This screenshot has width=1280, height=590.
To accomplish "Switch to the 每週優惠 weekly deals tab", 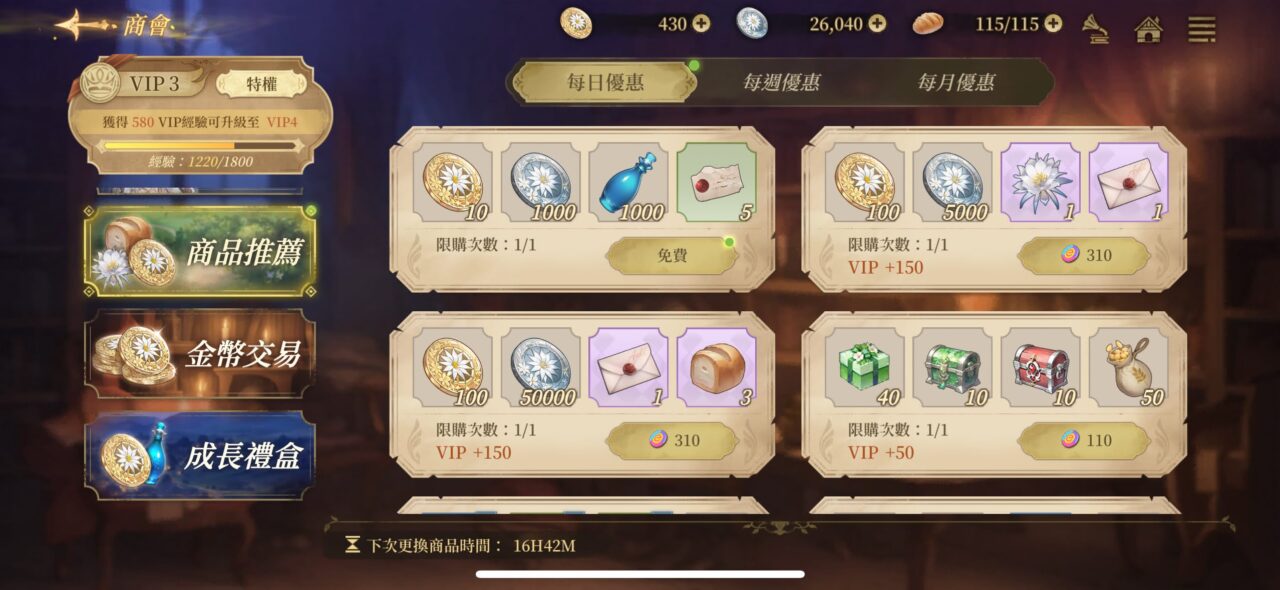I will coord(781,82).
